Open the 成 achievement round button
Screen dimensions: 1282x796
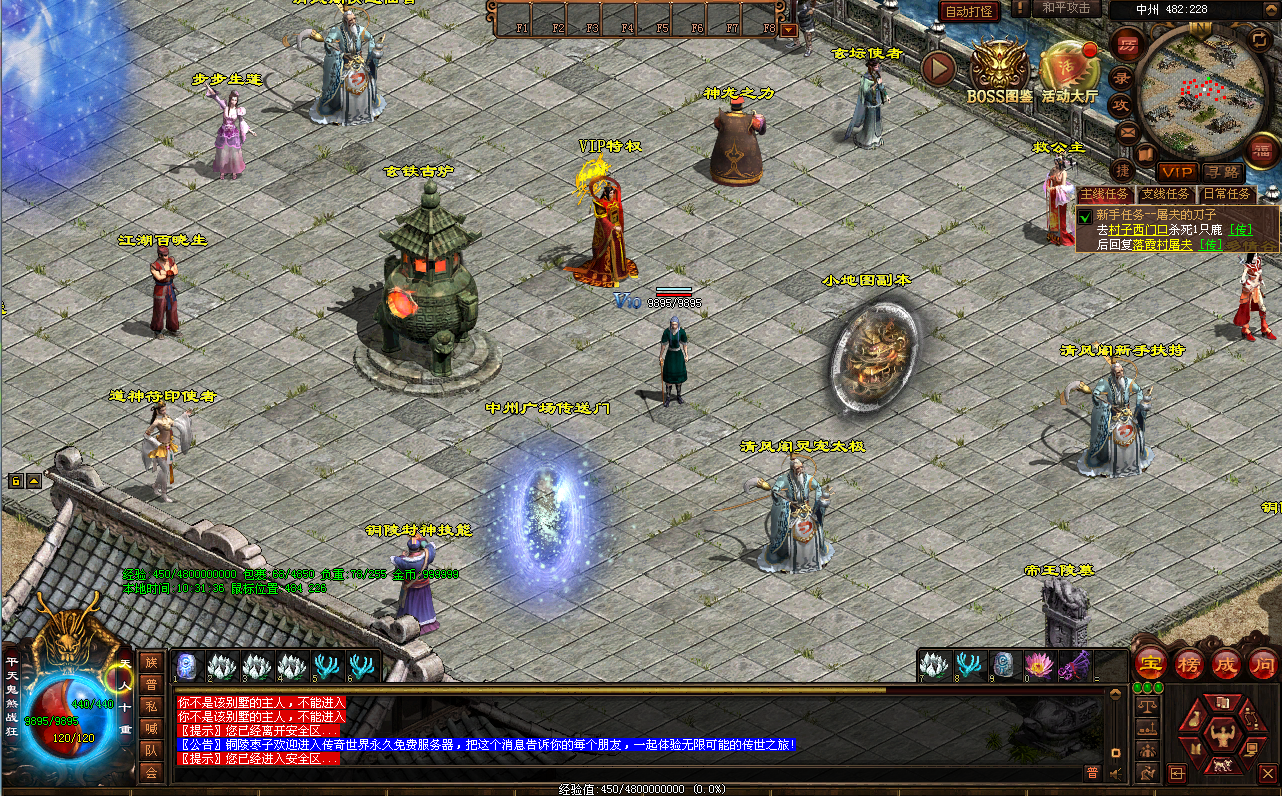click(1226, 663)
